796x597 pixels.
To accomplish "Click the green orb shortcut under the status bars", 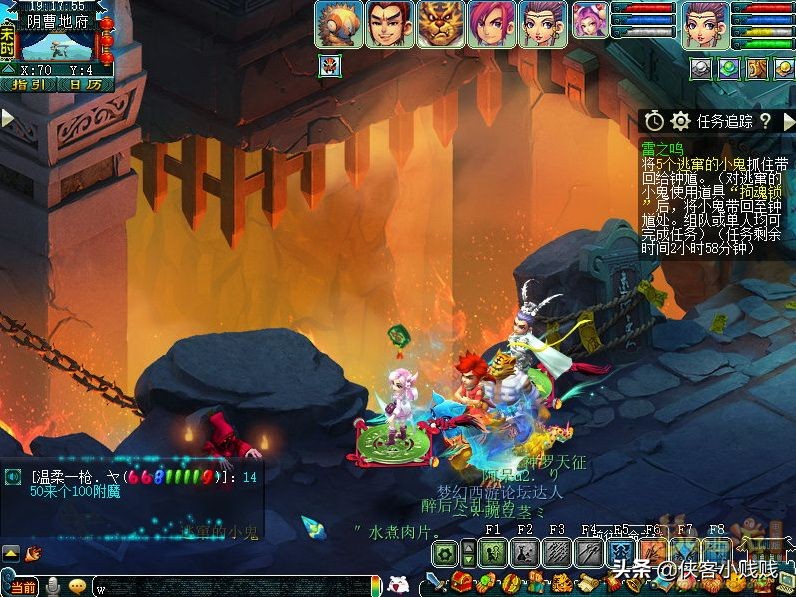I will pos(729,68).
